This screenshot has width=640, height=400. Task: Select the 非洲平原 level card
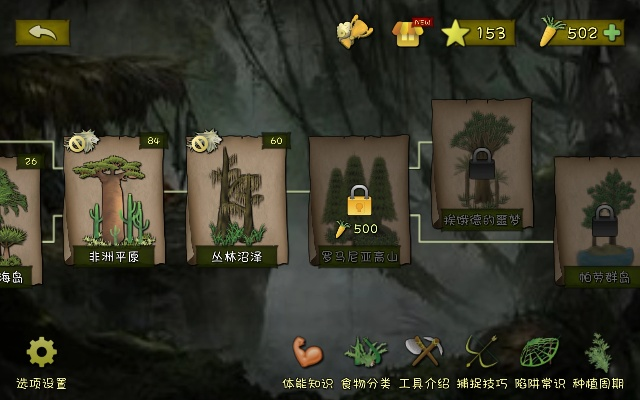tap(112, 200)
